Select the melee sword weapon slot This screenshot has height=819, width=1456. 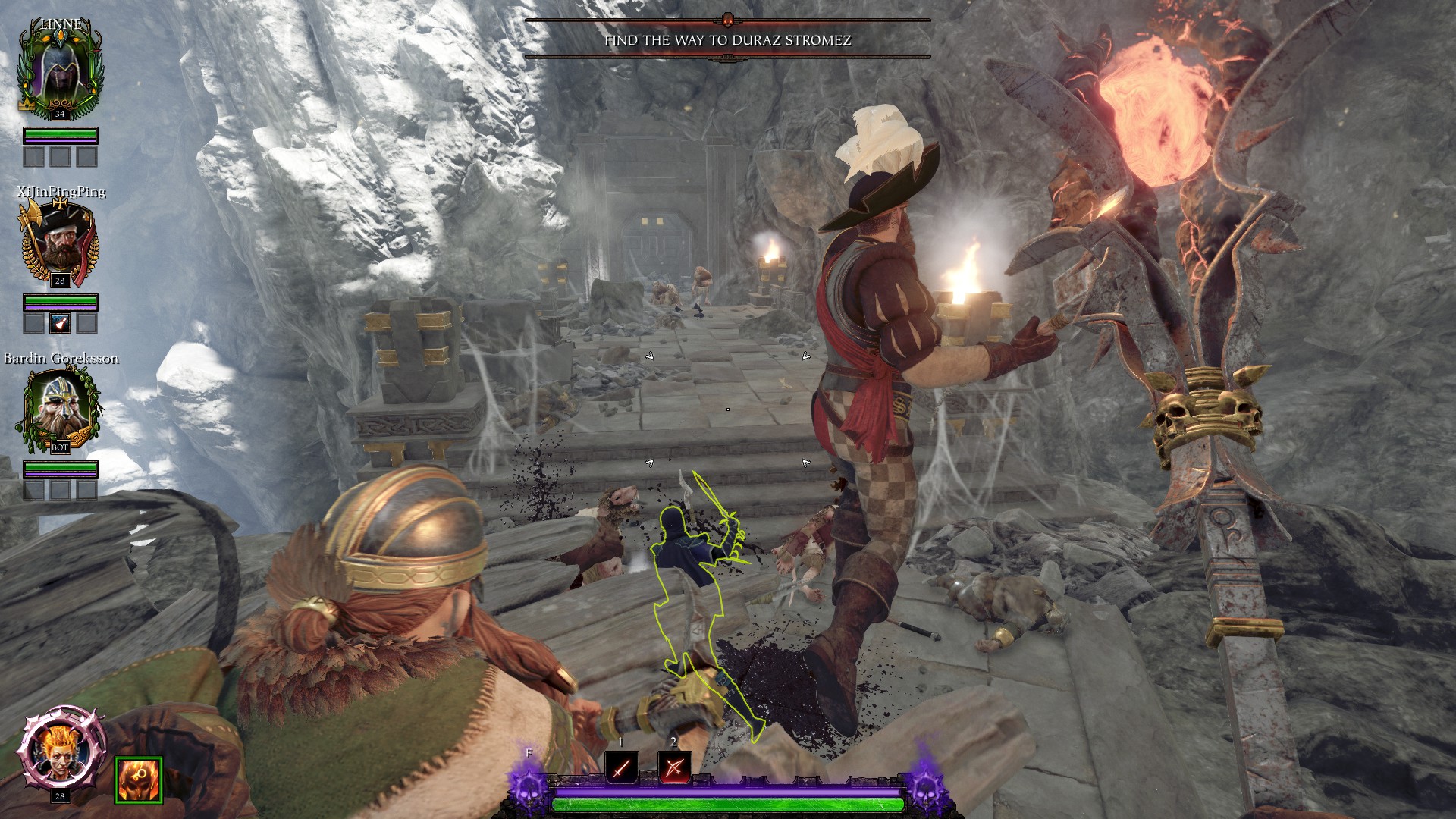click(621, 767)
